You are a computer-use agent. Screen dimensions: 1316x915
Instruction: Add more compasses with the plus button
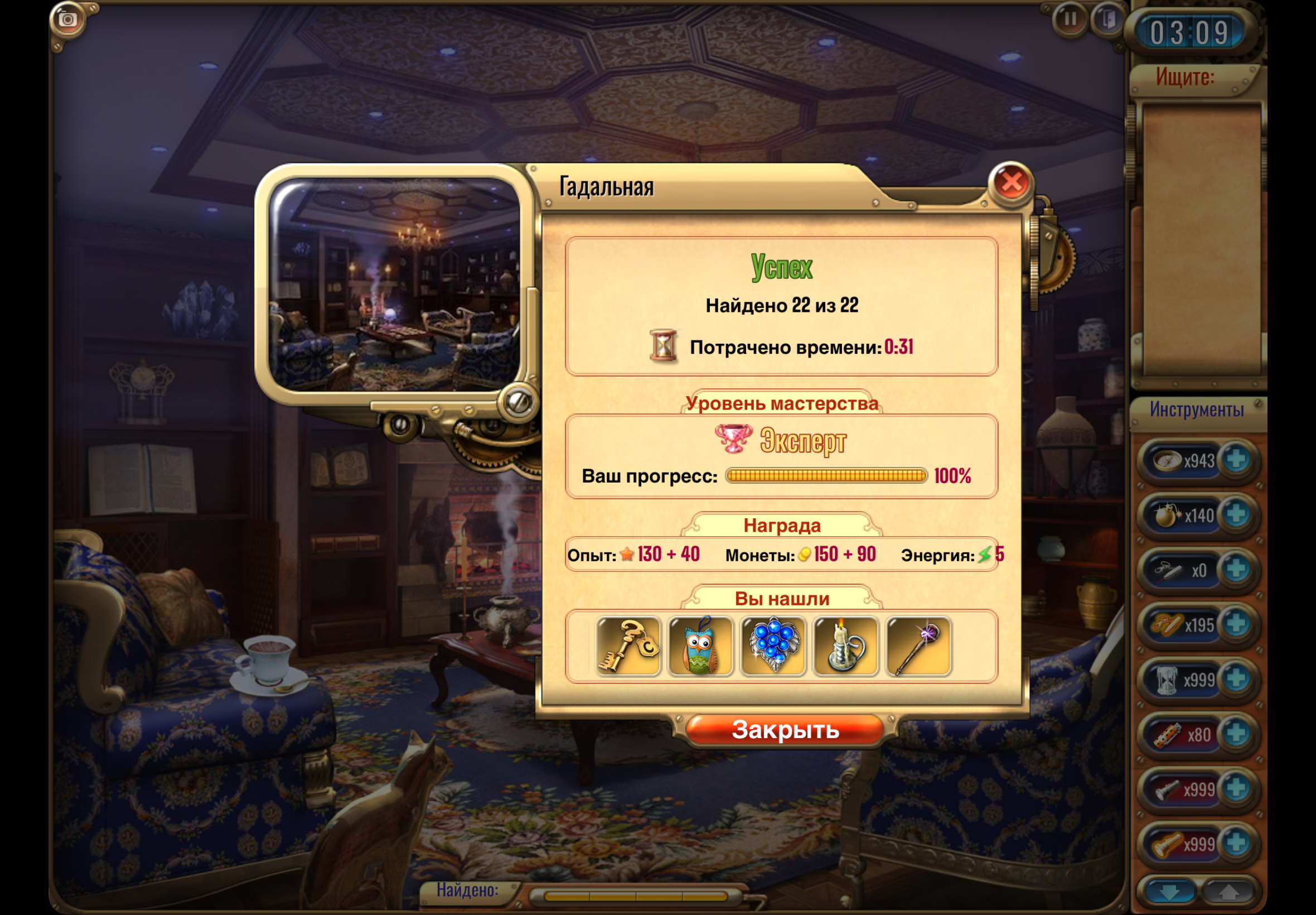[1236, 459]
